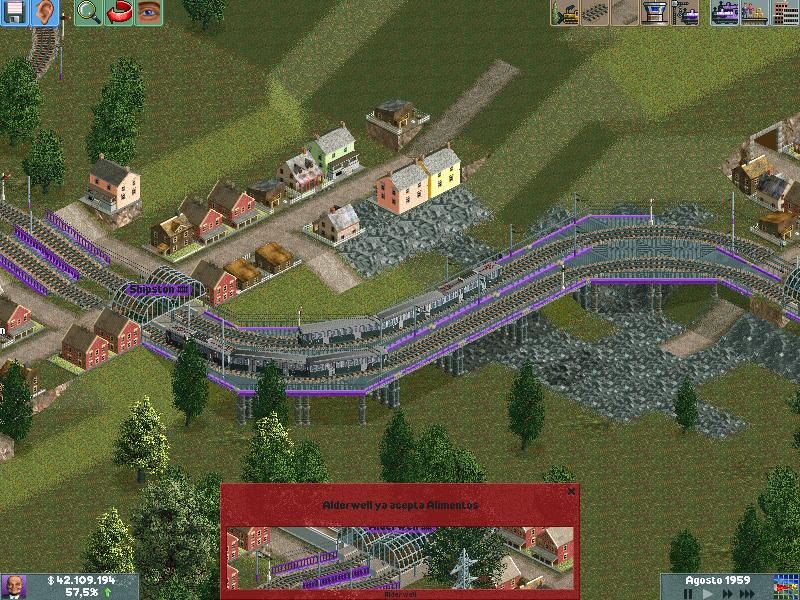The height and width of the screenshot is (600, 800).
Task: Click the red arrow rotate view button
Action: pyautogui.click(x=118, y=13)
